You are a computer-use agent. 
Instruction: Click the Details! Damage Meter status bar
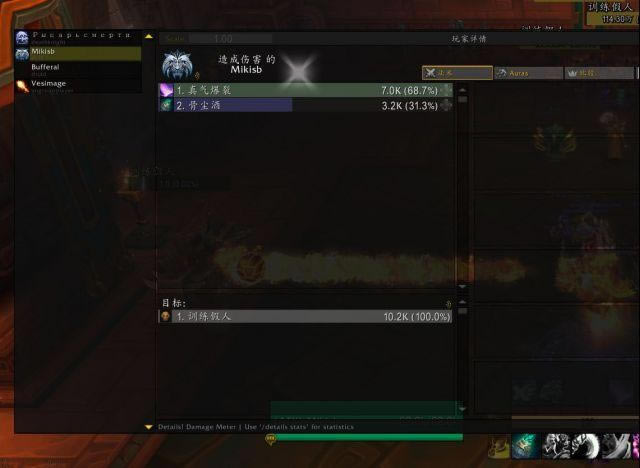250,427
